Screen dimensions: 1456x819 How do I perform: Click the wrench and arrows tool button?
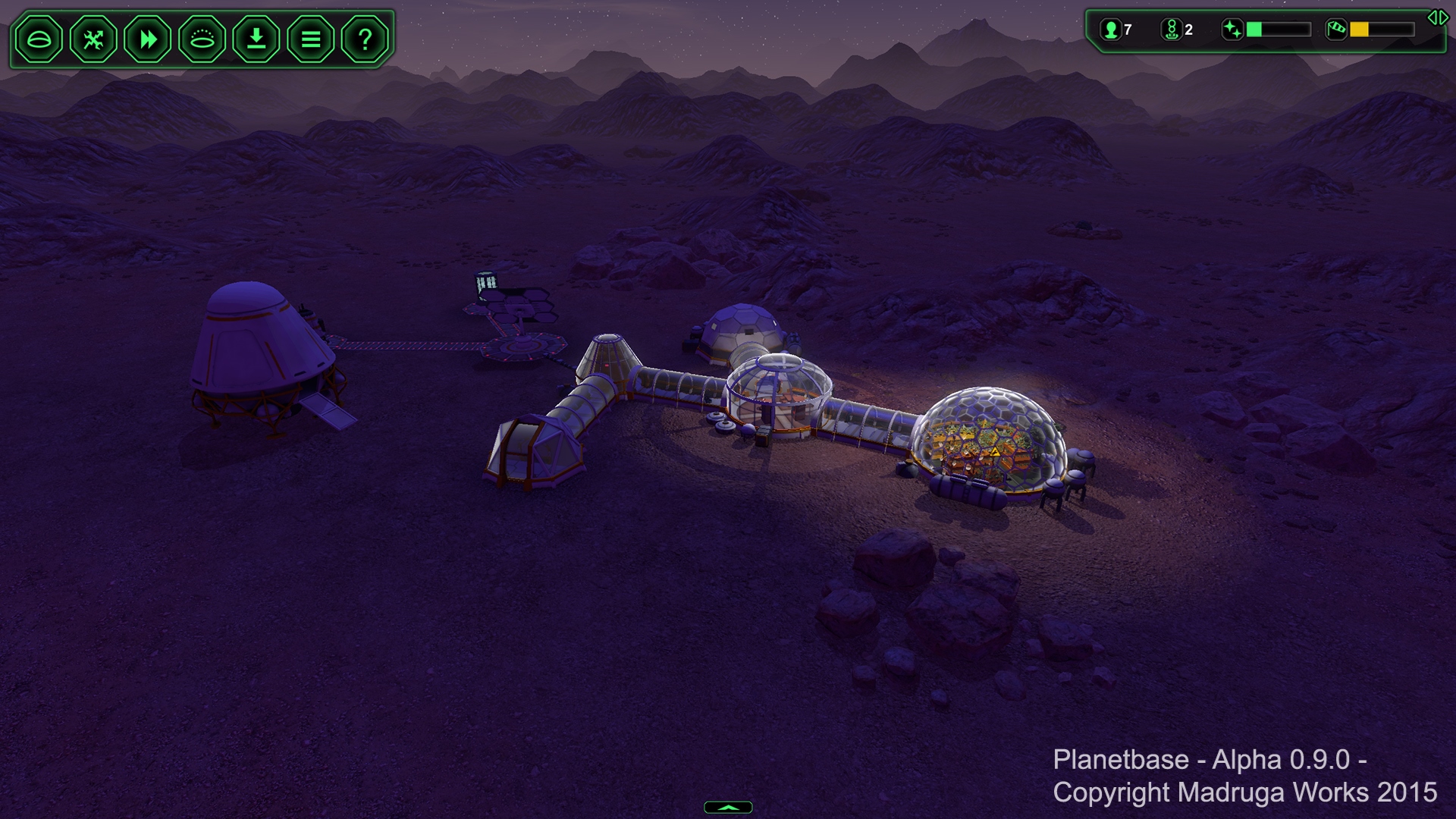click(x=93, y=39)
